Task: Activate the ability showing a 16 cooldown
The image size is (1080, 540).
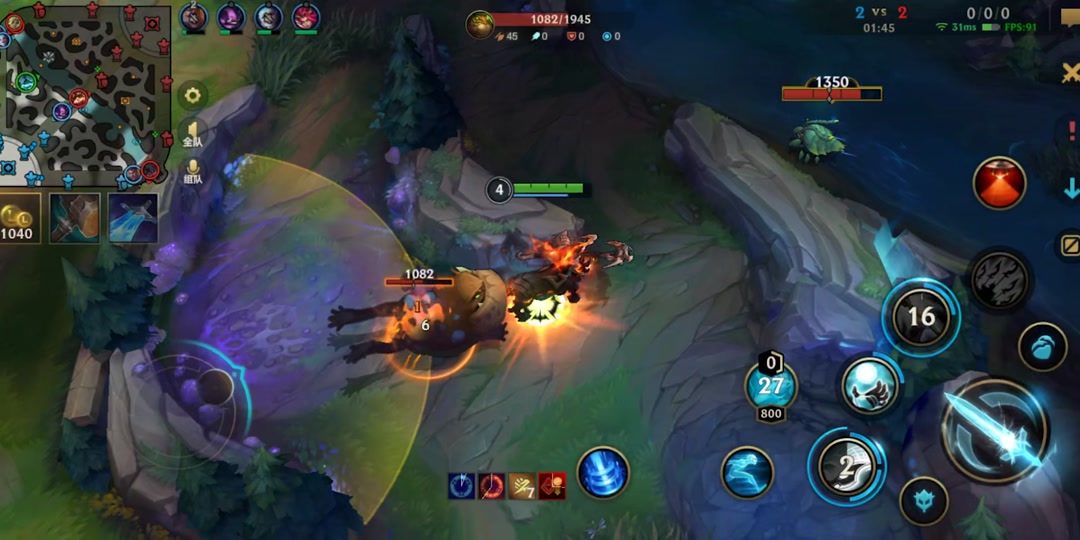Action: [x=920, y=318]
